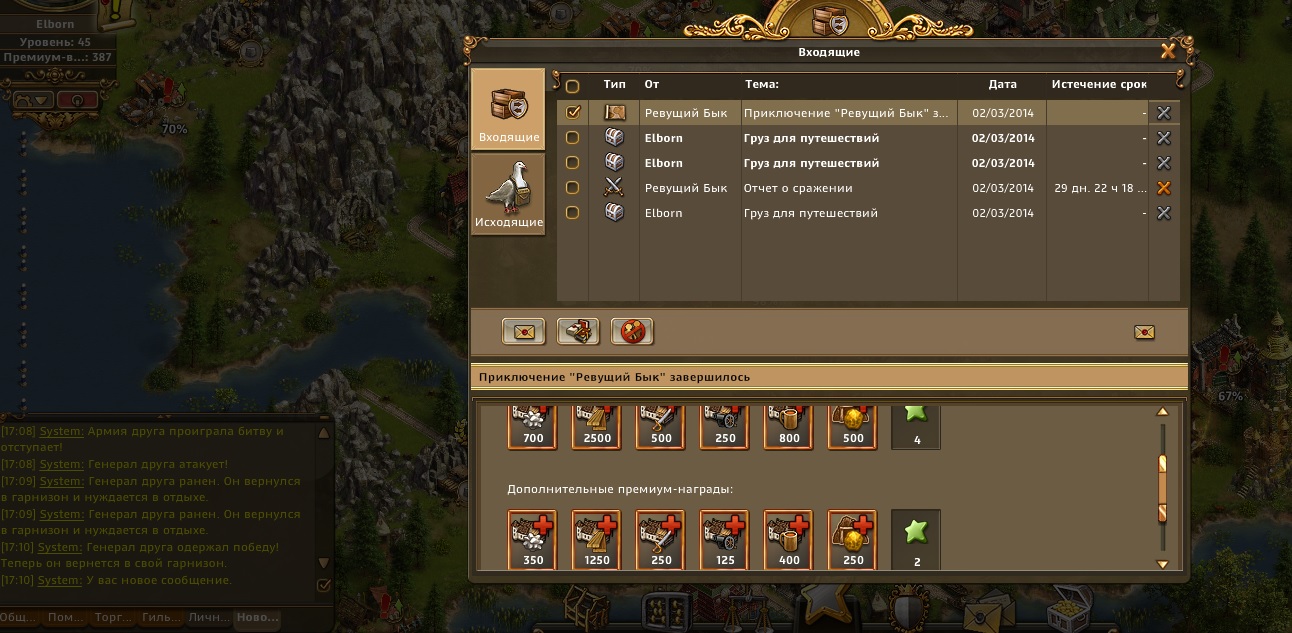
Task: Toggle the select-all checkbox in mail header
Action: [x=573, y=86]
